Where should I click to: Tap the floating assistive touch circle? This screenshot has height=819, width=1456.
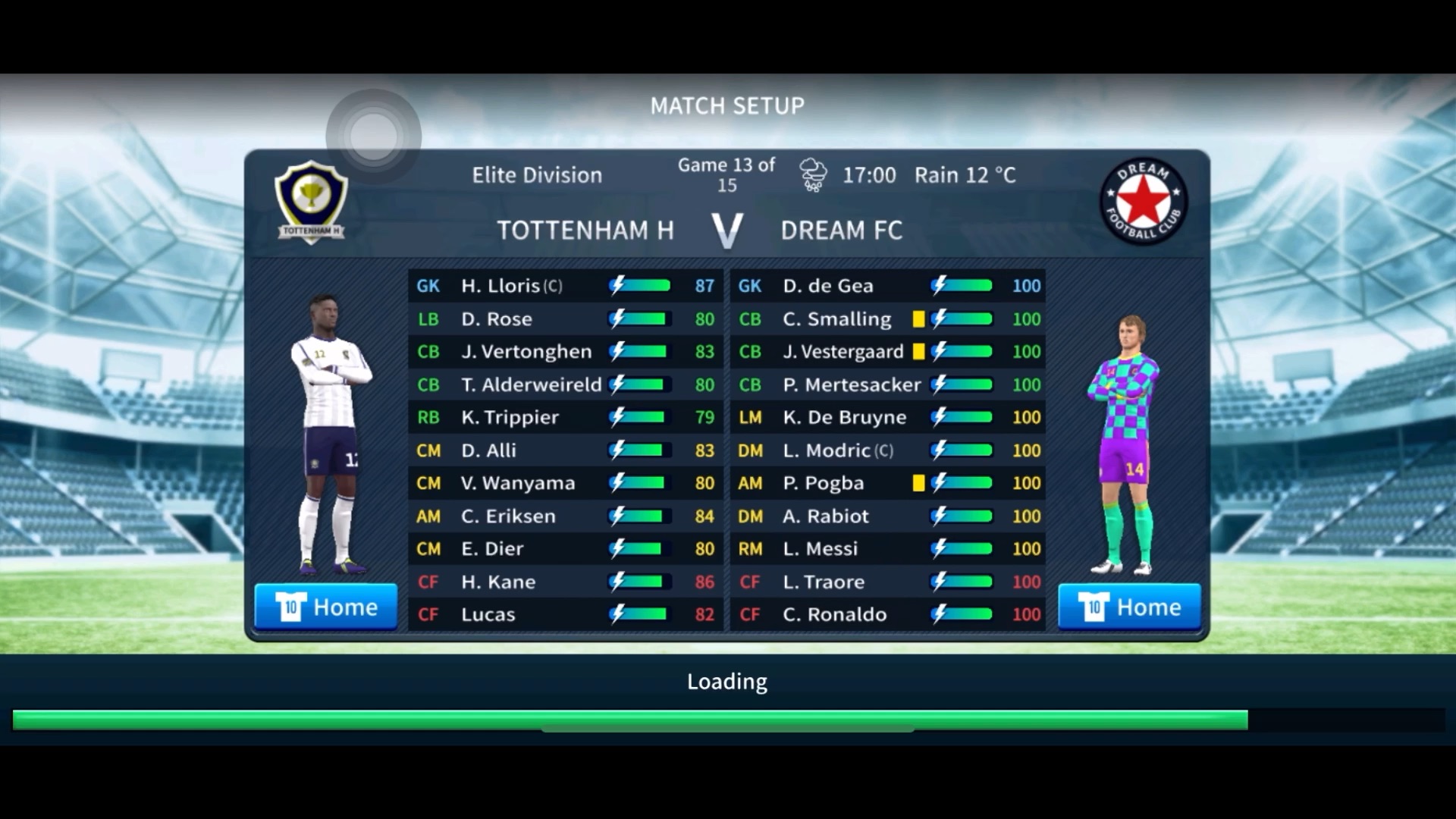[373, 136]
